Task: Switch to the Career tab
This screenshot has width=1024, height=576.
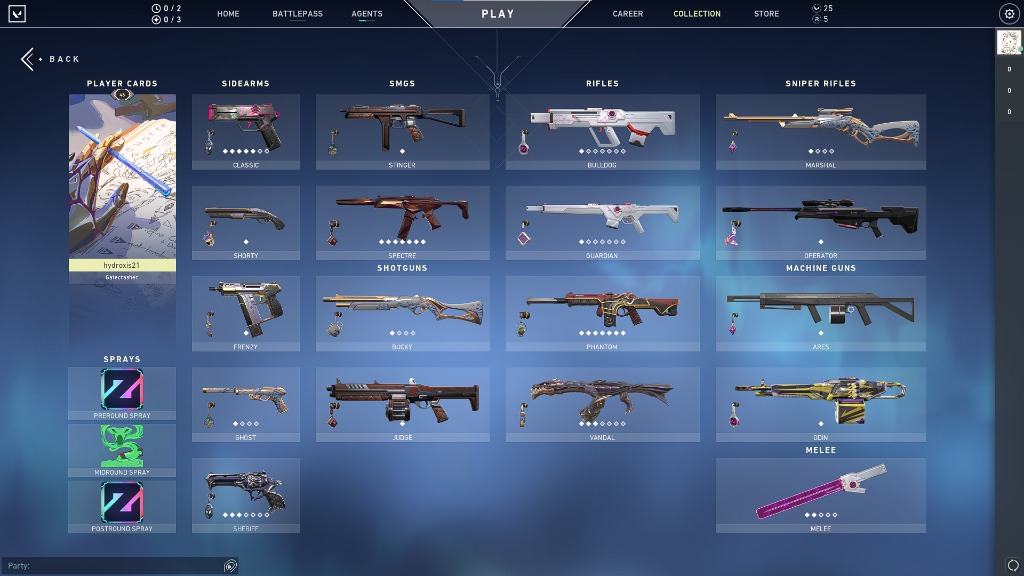Action: click(x=628, y=14)
